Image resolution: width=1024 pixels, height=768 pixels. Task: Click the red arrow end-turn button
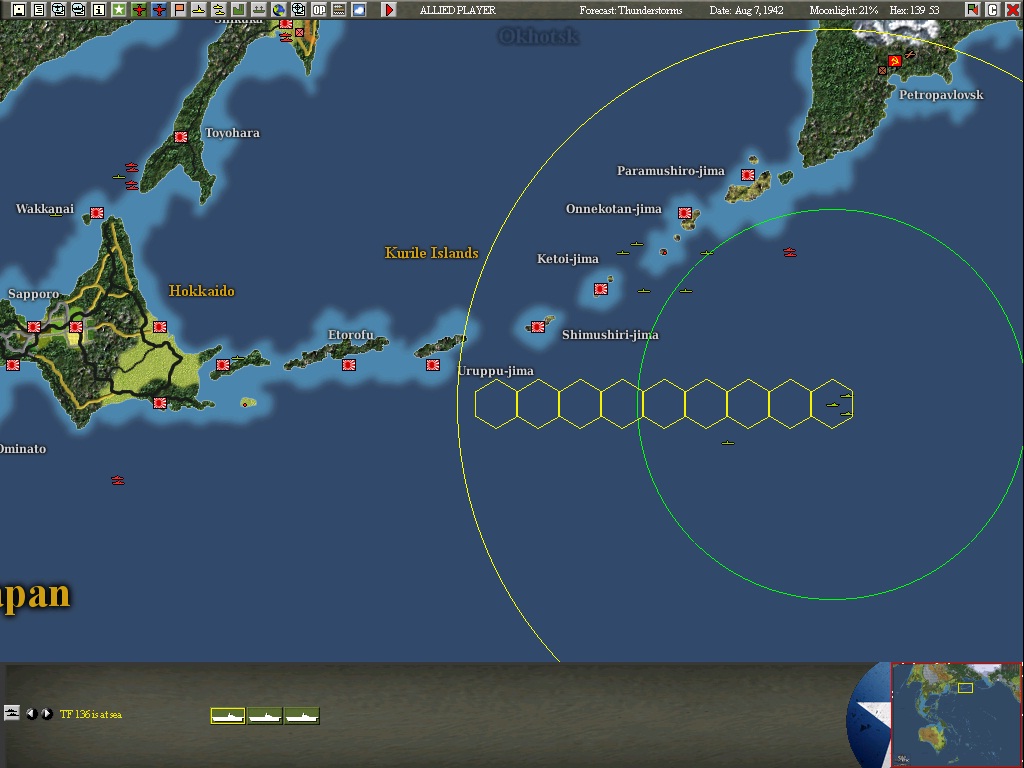coord(389,10)
